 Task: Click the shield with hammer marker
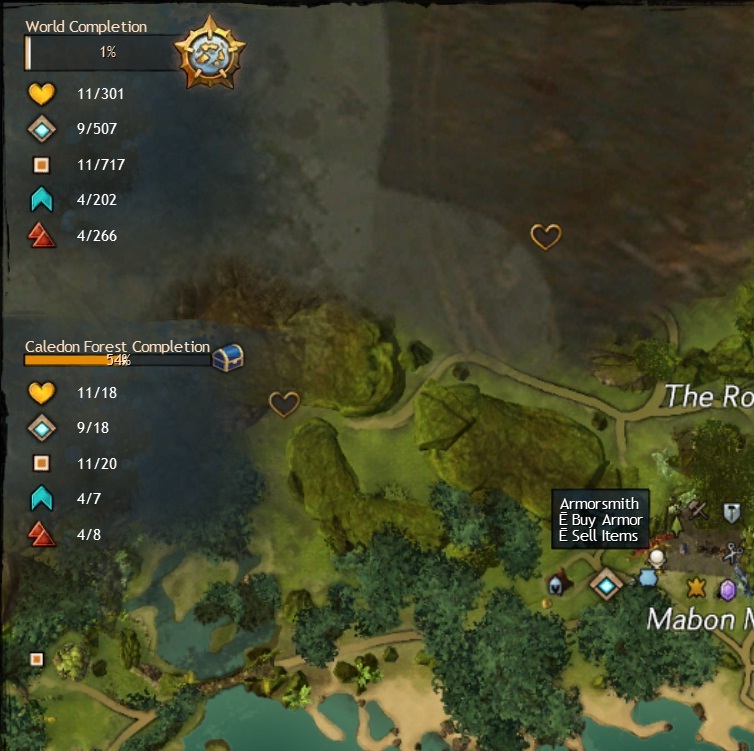(x=732, y=513)
